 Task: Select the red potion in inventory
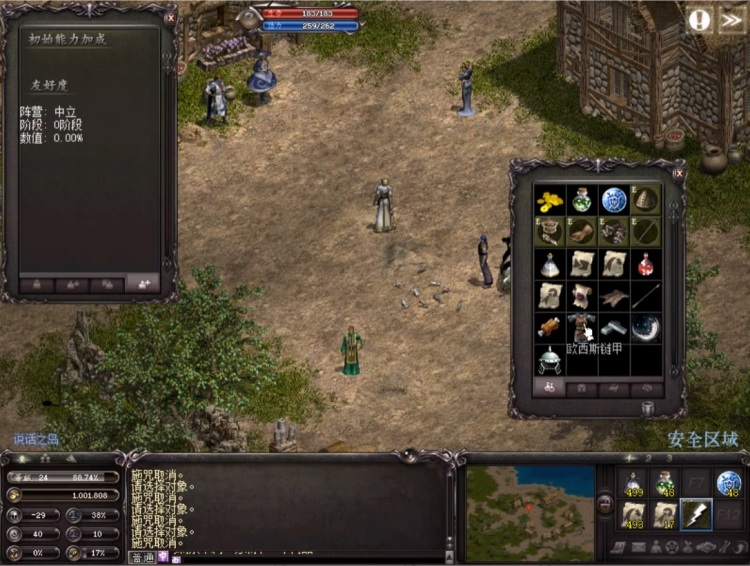[646, 264]
